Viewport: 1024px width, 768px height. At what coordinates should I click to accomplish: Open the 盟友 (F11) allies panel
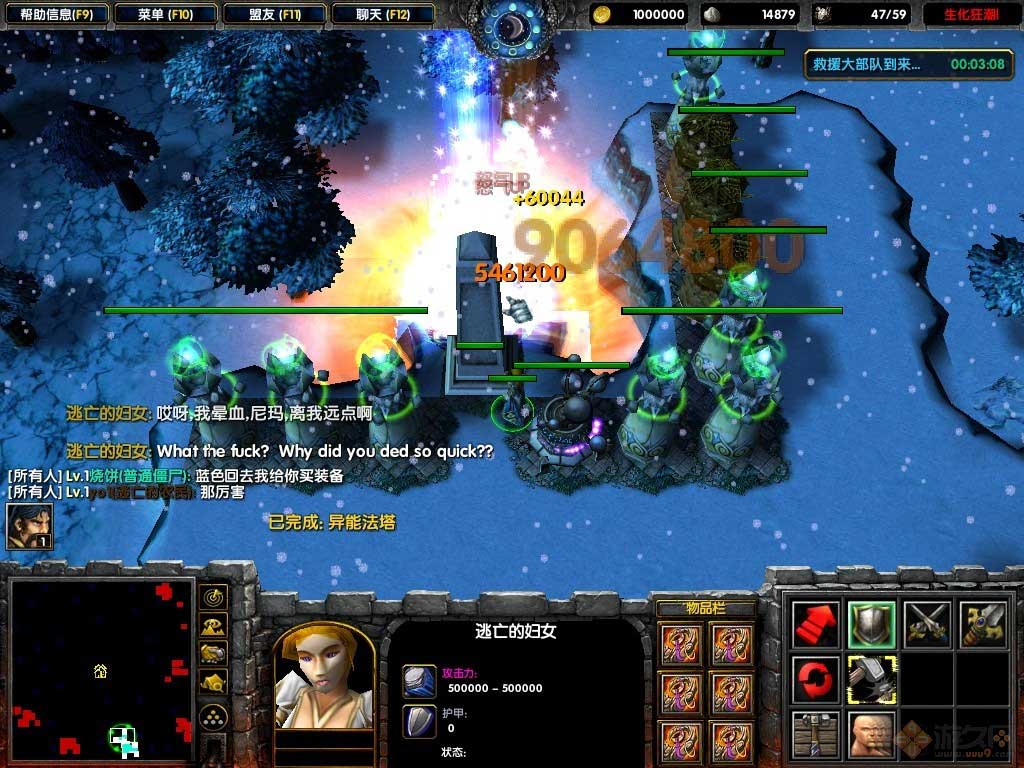273,14
